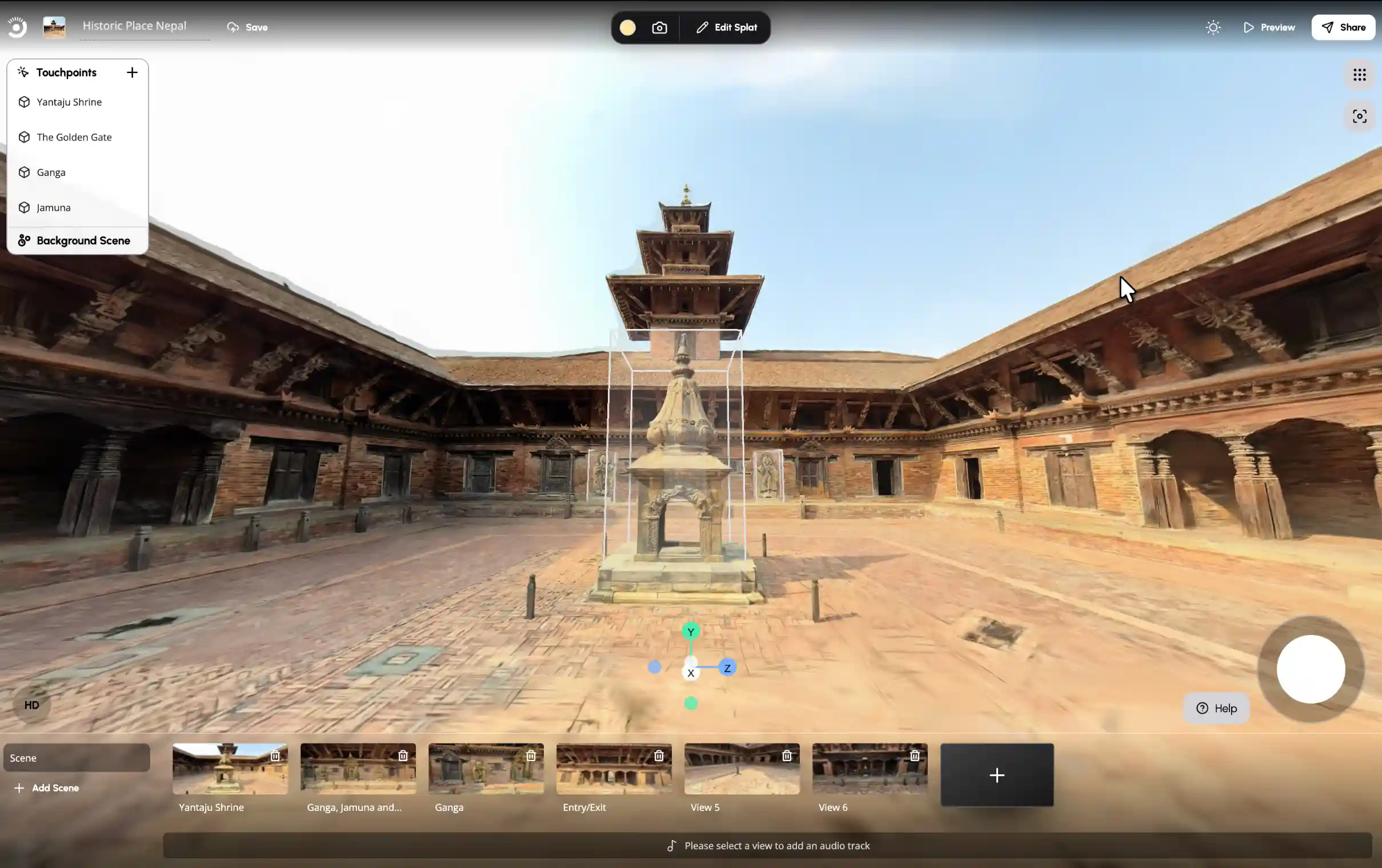Viewport: 1382px width, 868px height.
Task: Enable Edit Splat mode
Action: 726,27
